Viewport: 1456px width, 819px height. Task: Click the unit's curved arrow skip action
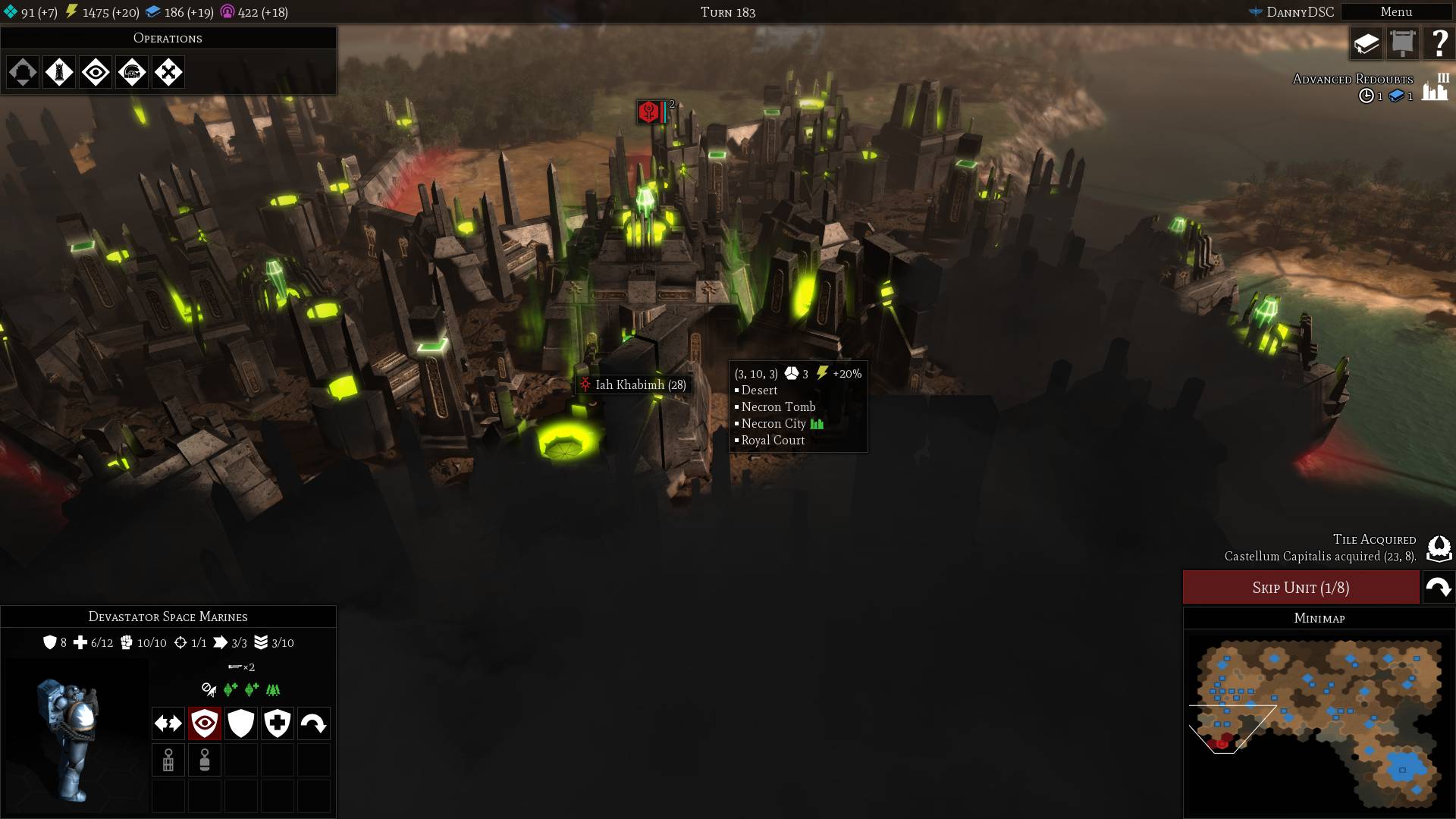tap(314, 723)
